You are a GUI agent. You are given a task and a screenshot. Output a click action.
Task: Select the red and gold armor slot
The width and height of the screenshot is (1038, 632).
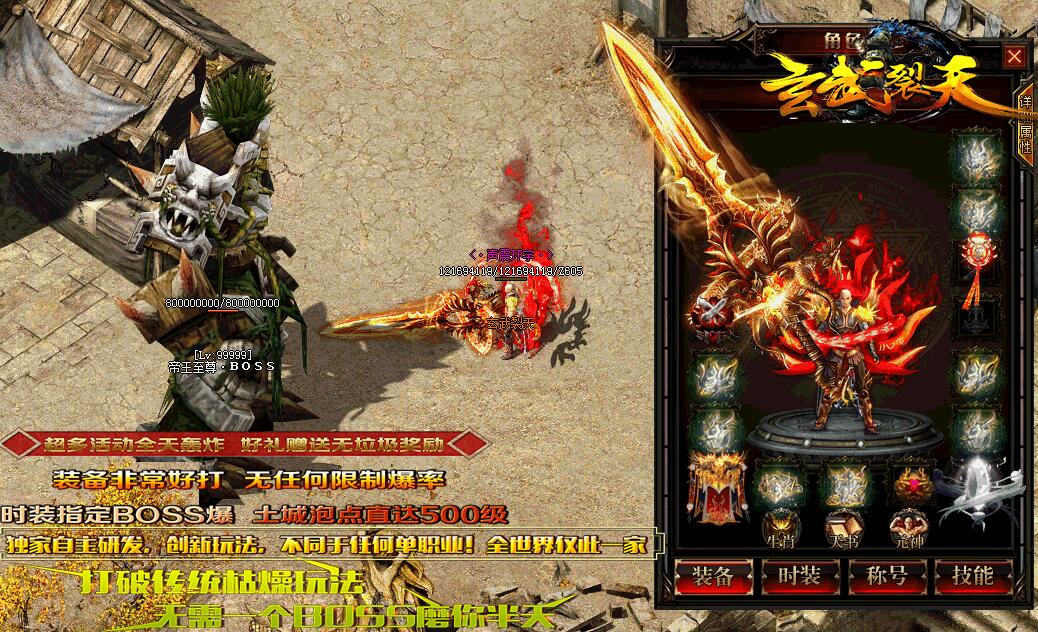tap(714, 487)
